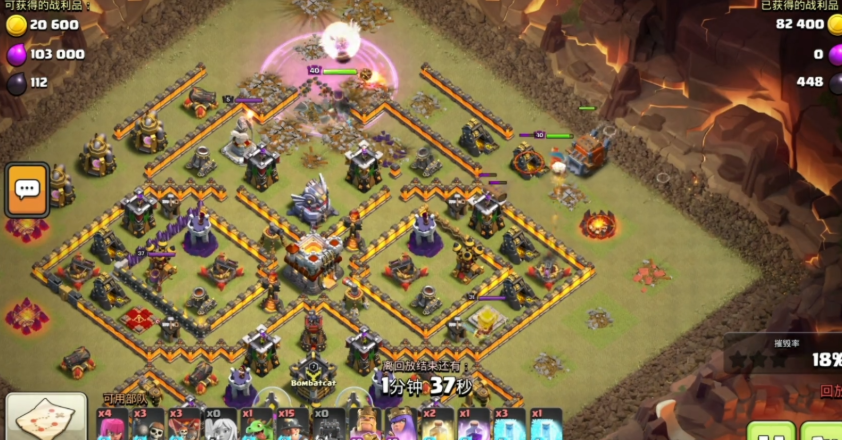Open the orange chat bubble button
The height and width of the screenshot is (440, 842).
tap(27, 189)
